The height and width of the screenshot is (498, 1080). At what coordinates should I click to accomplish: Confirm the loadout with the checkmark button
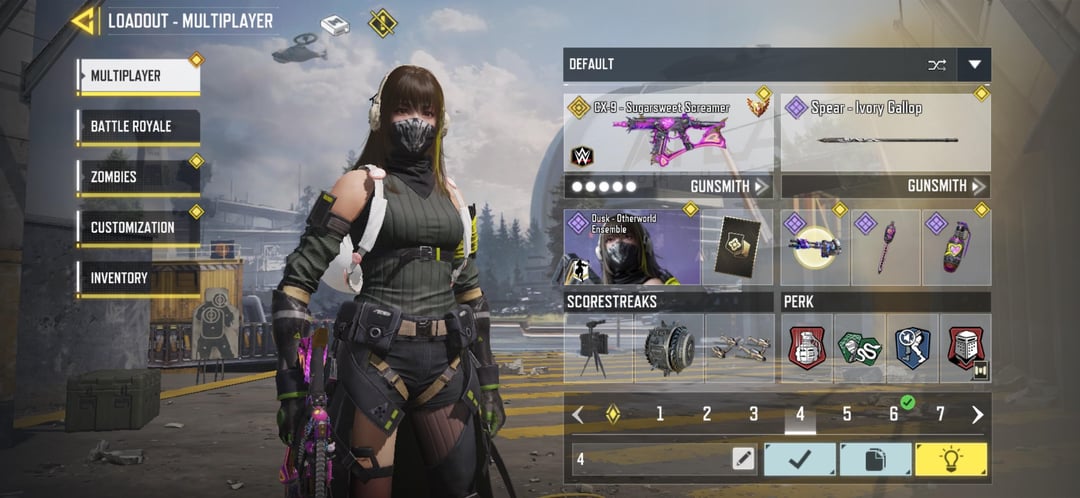pos(800,459)
